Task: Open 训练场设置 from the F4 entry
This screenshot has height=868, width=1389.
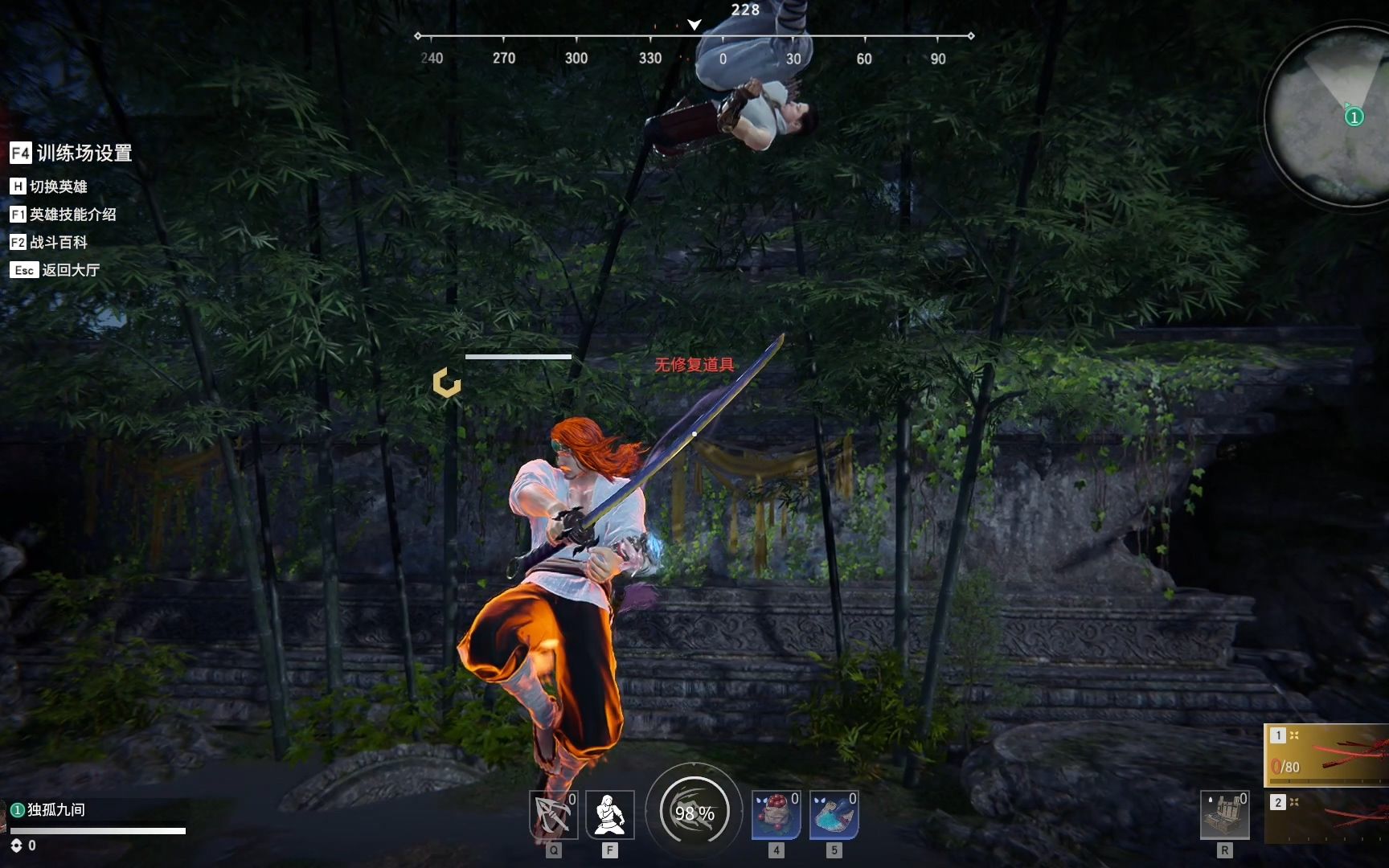Action: tap(72, 154)
